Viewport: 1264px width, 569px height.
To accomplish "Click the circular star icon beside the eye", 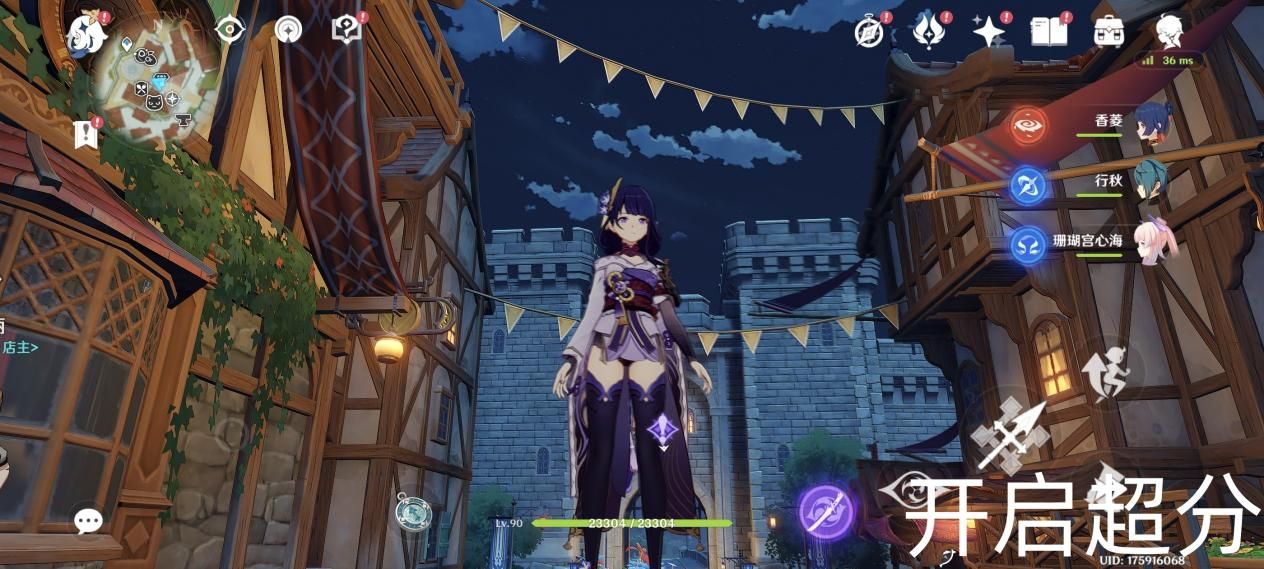I will [288, 30].
